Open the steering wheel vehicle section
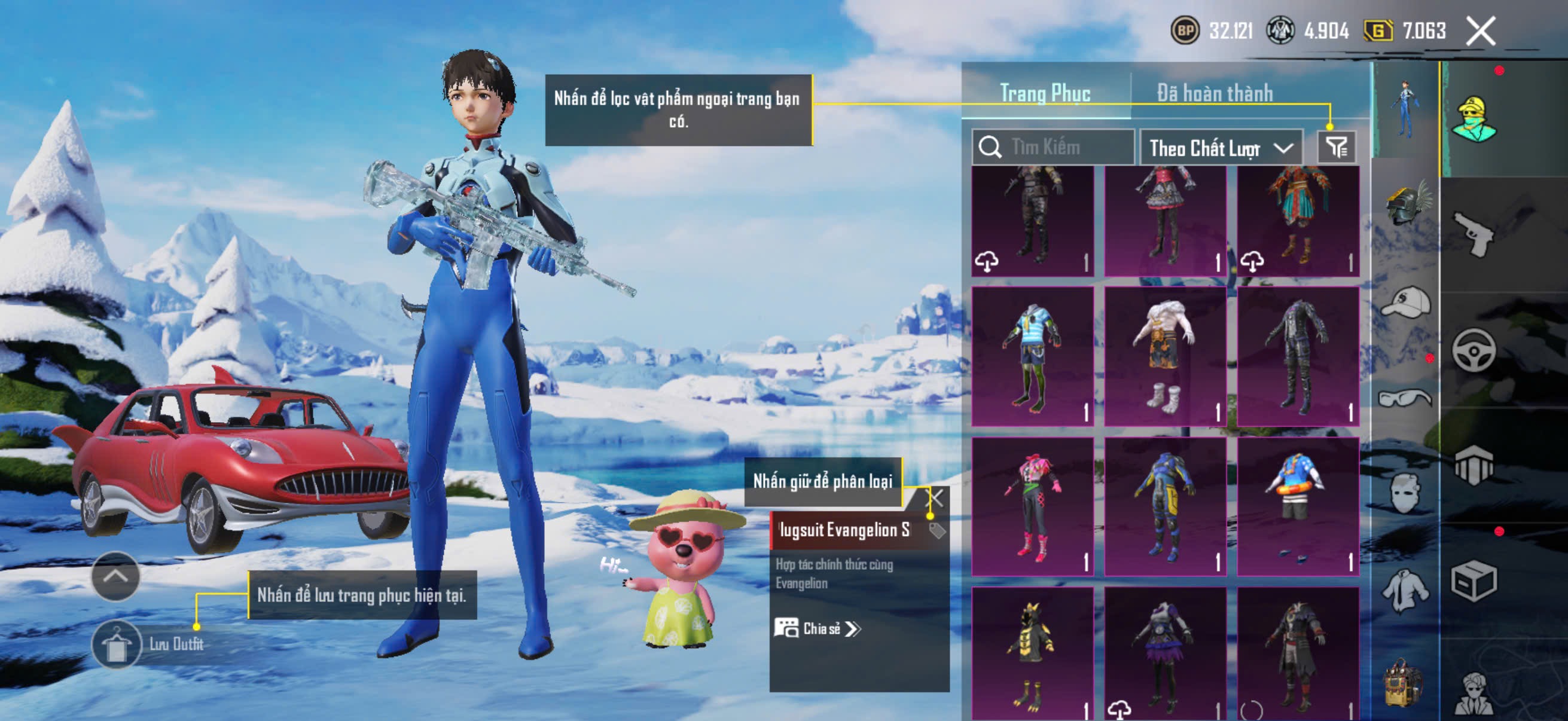The image size is (1568, 721). [x=1474, y=350]
